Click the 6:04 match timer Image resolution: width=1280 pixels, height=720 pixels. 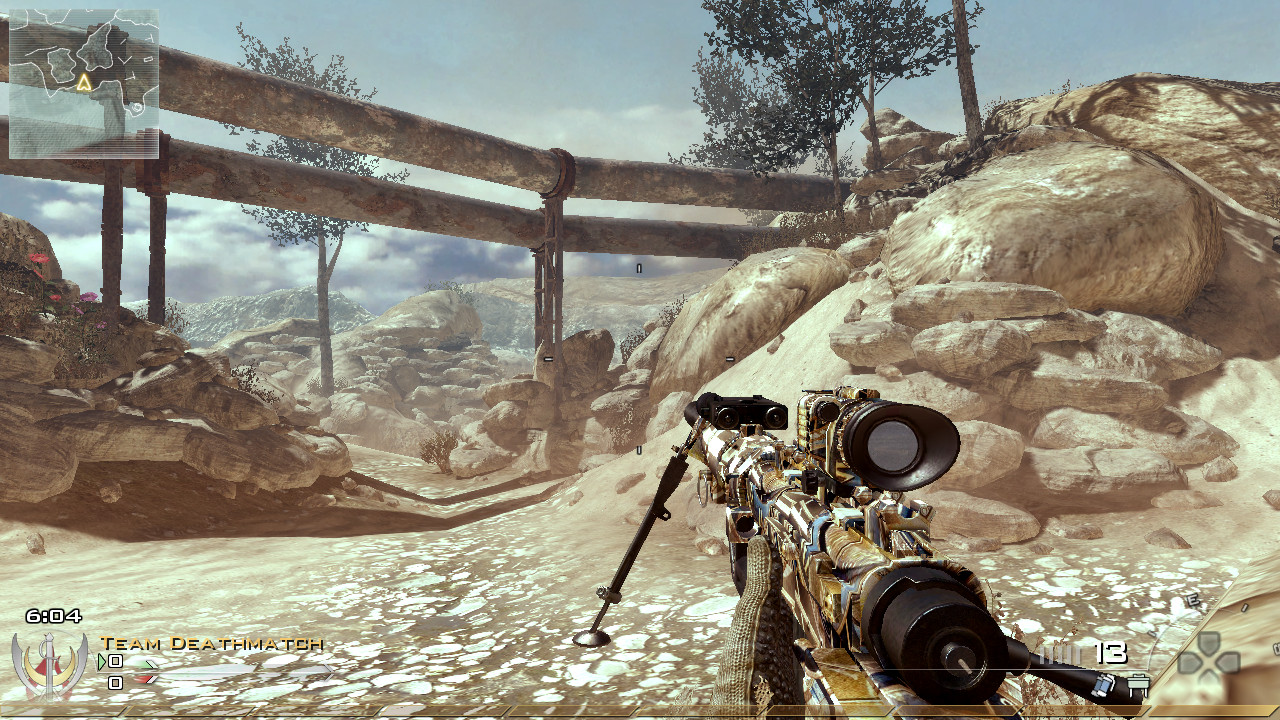[x=54, y=615]
